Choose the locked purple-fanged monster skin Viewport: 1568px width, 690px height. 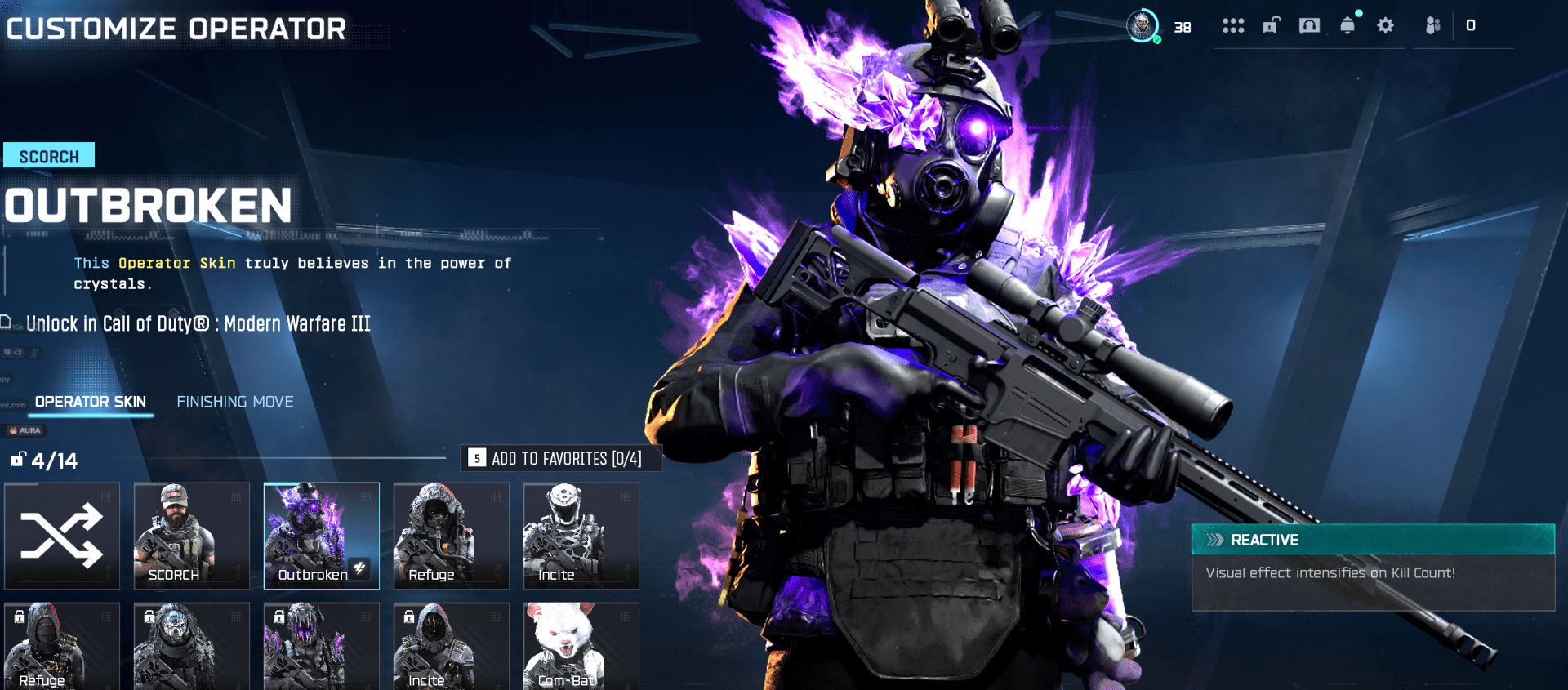click(x=321, y=647)
